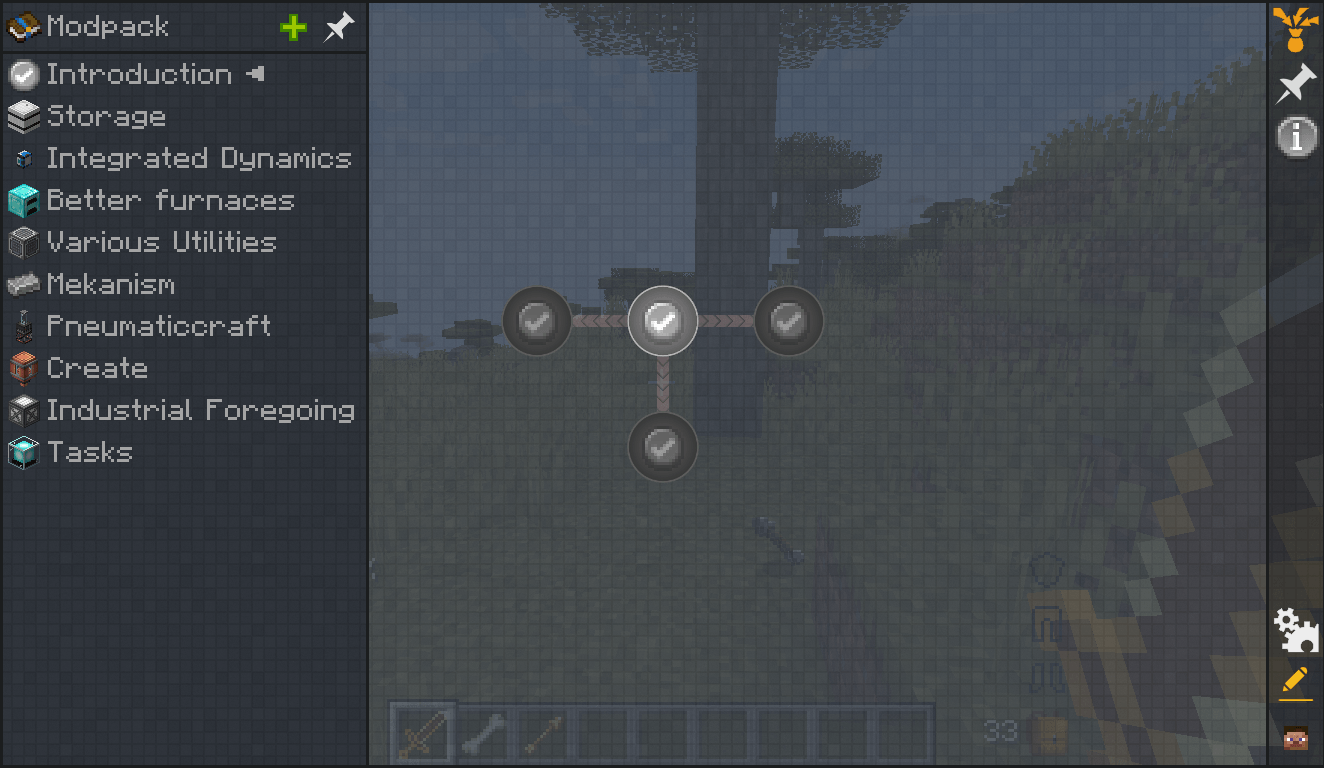Select the Integrated Dynamics chapter
This screenshot has height=768, width=1324.
(x=198, y=158)
